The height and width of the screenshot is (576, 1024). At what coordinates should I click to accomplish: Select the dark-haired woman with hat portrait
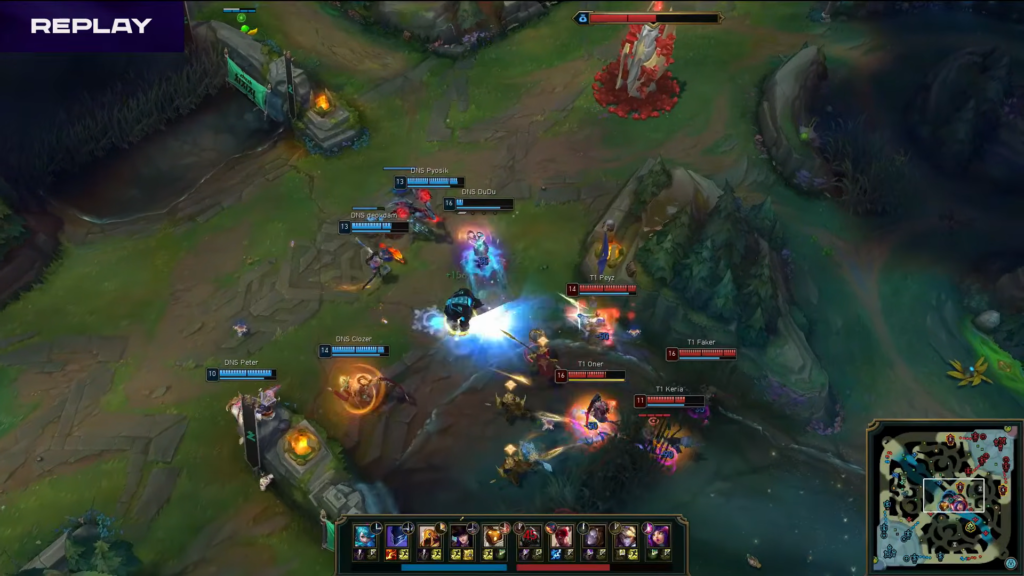coord(462,537)
